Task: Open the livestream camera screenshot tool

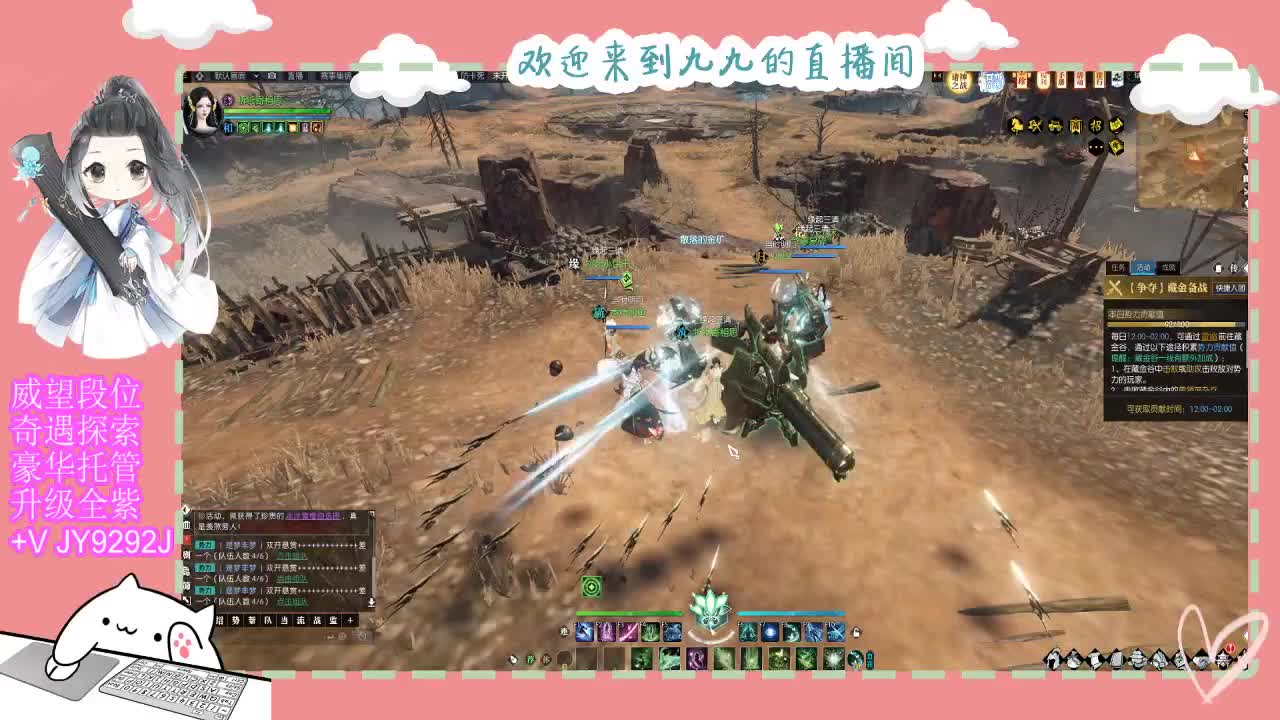Action: pyautogui.click(x=273, y=78)
